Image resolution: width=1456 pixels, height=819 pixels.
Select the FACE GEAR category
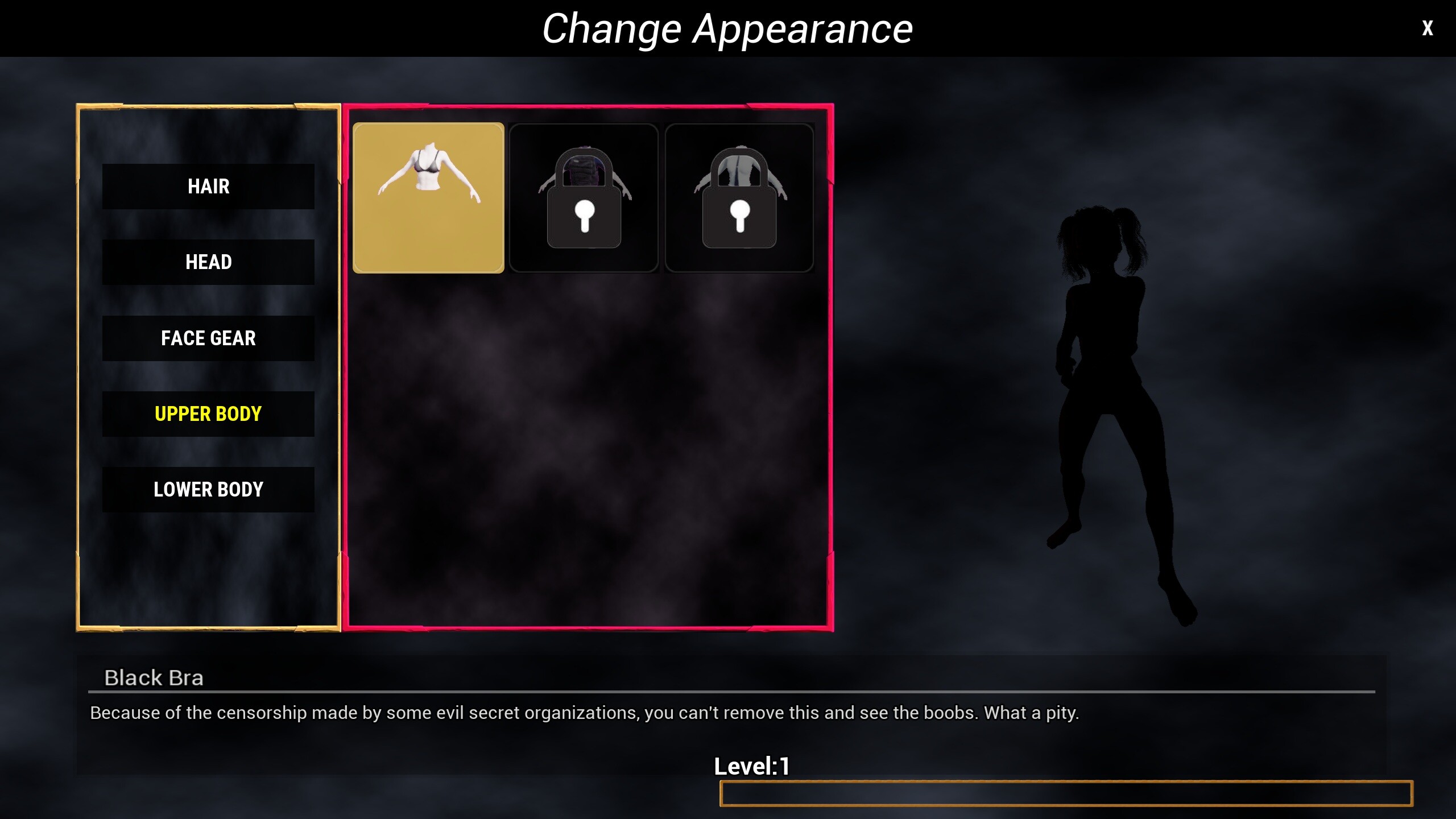(208, 338)
